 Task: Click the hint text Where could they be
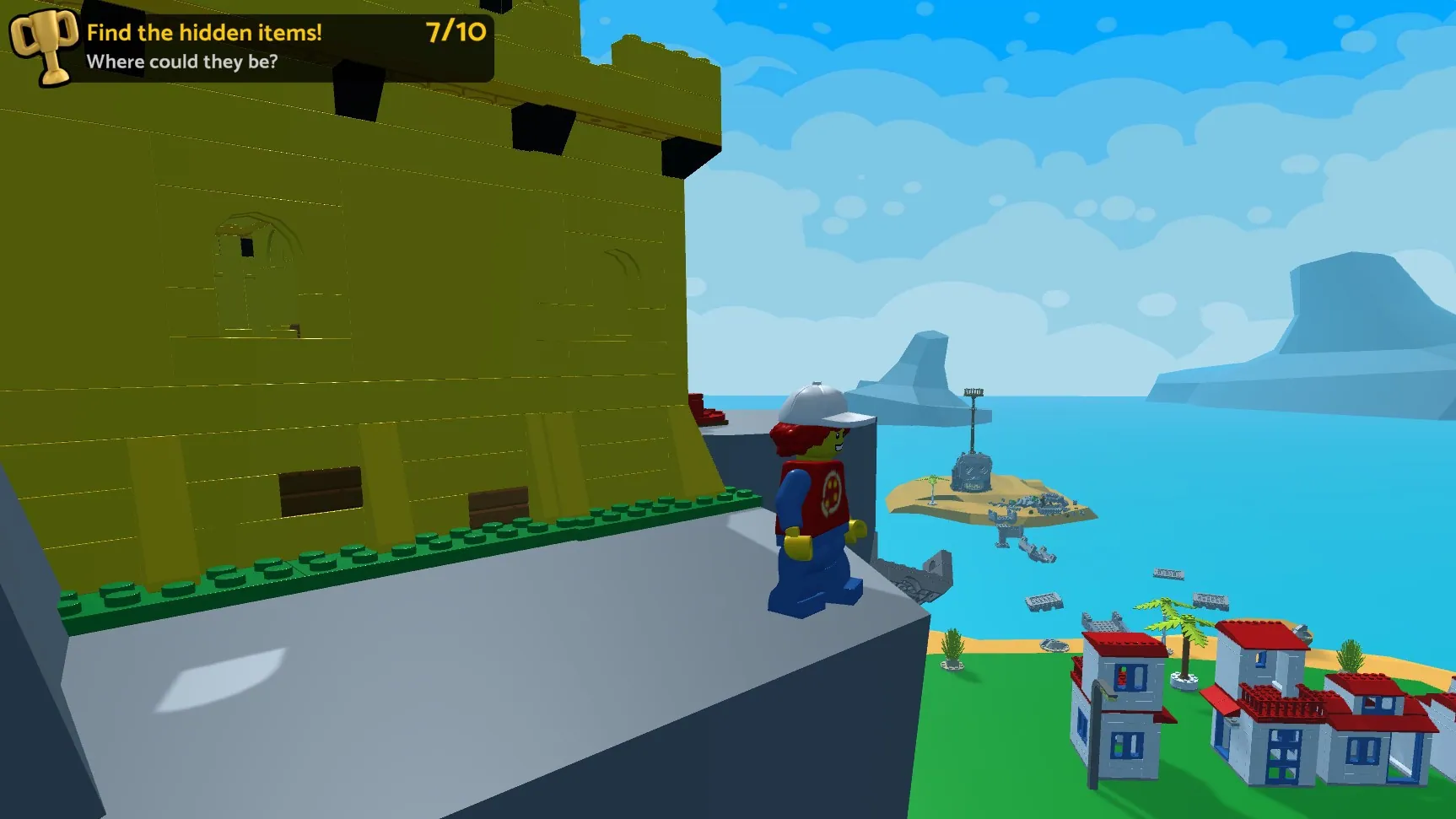click(182, 61)
